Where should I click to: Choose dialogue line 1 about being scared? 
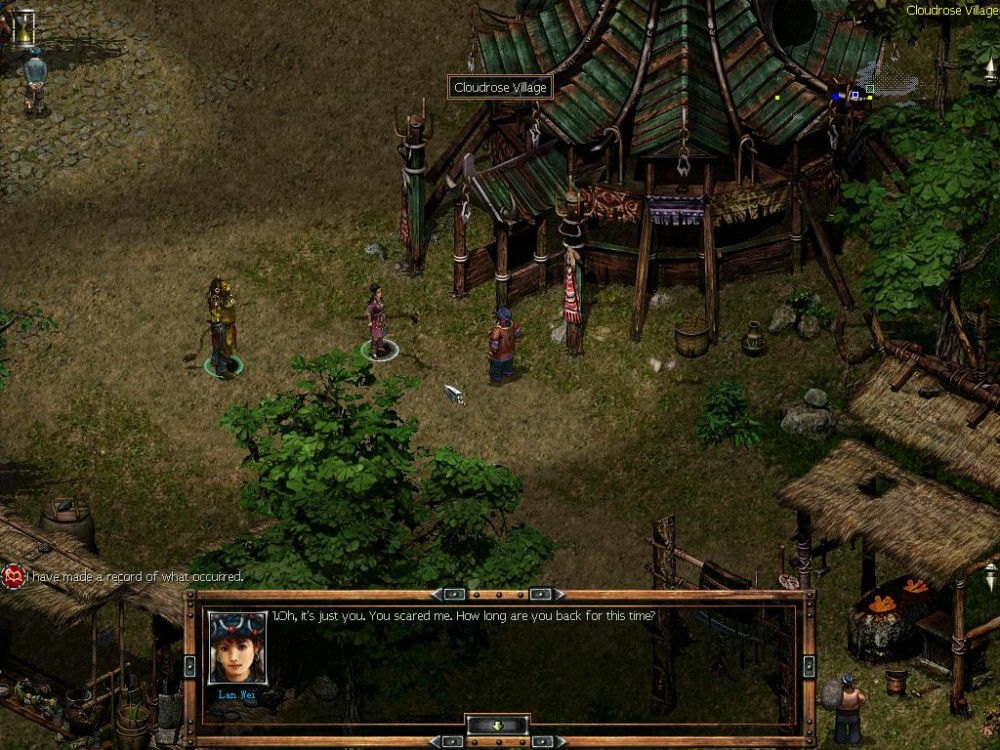click(464, 616)
